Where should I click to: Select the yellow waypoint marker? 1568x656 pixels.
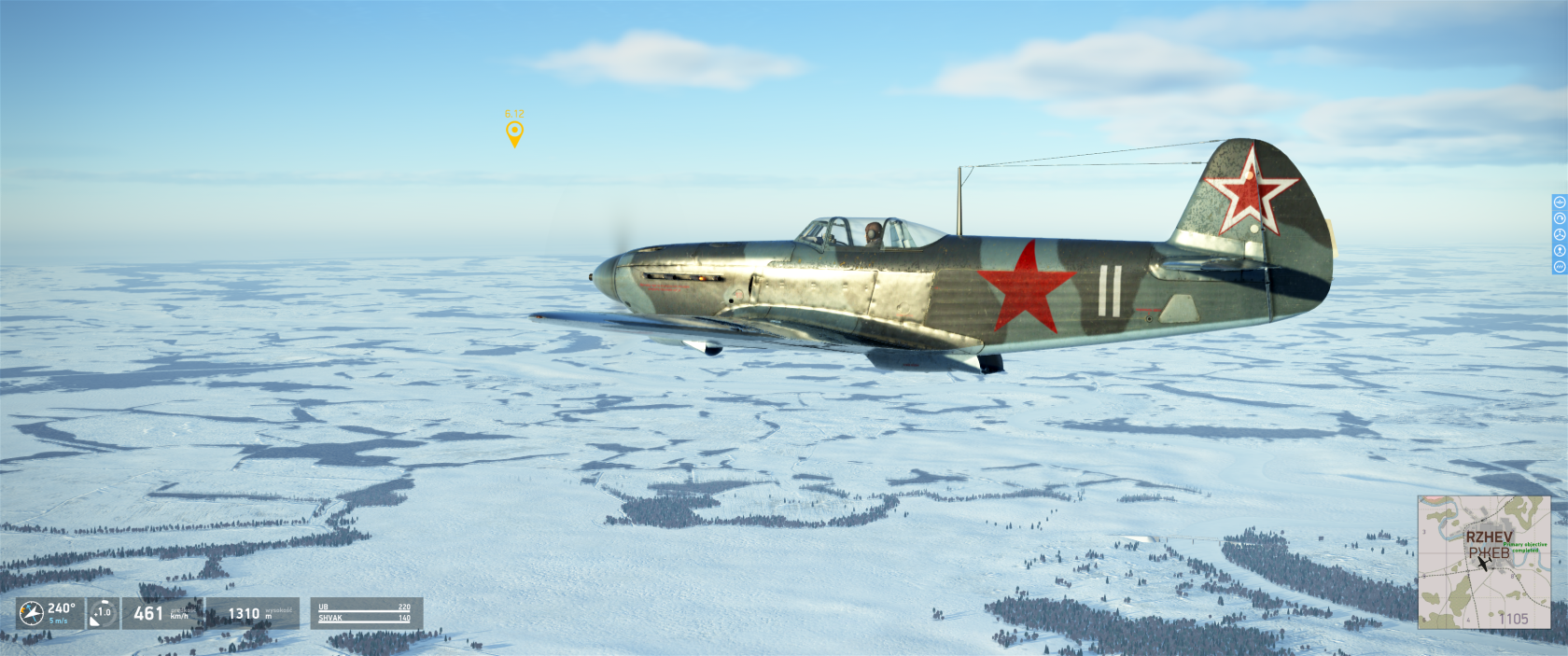pyautogui.click(x=514, y=133)
